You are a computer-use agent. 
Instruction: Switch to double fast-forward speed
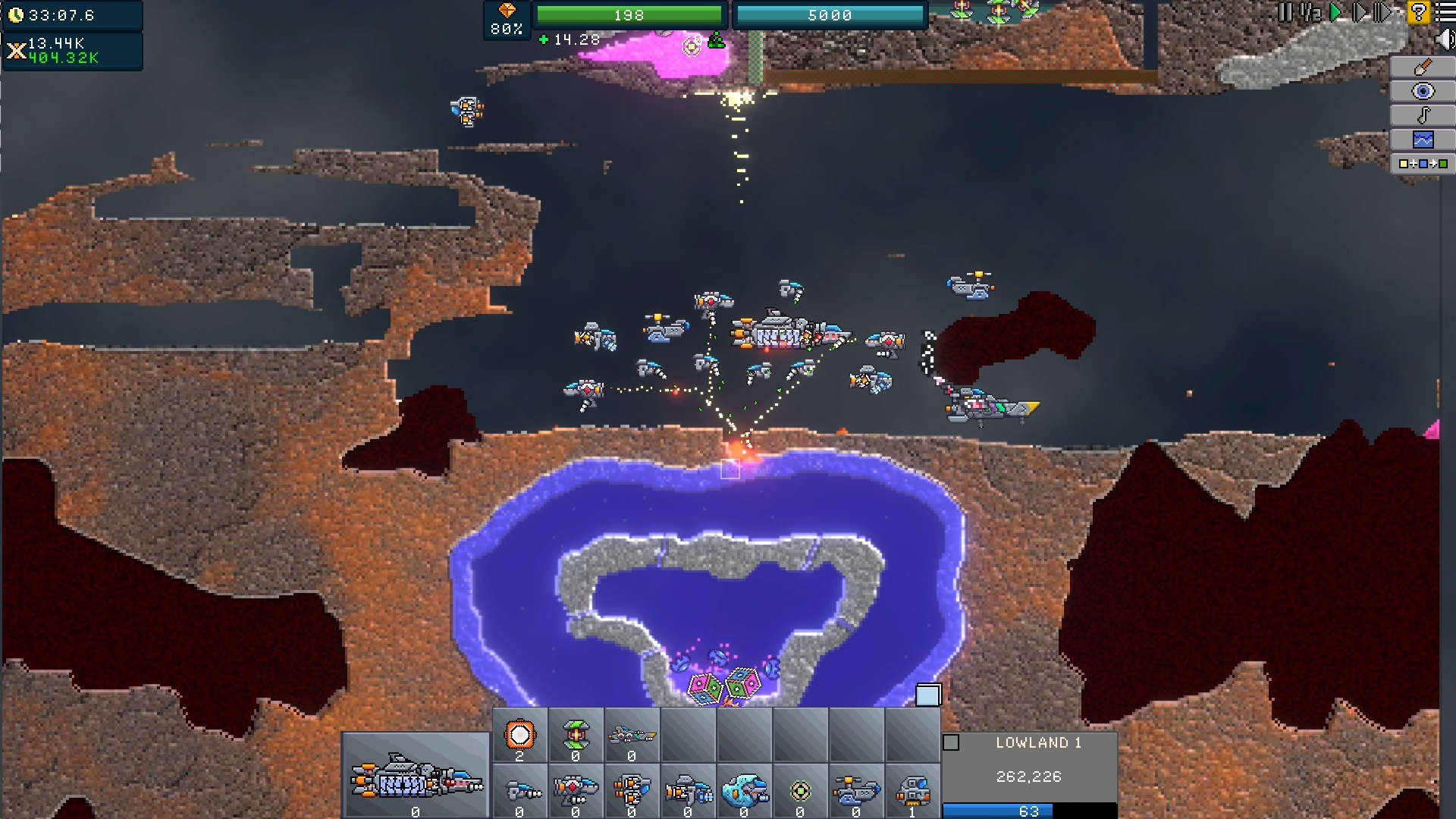(x=1360, y=12)
